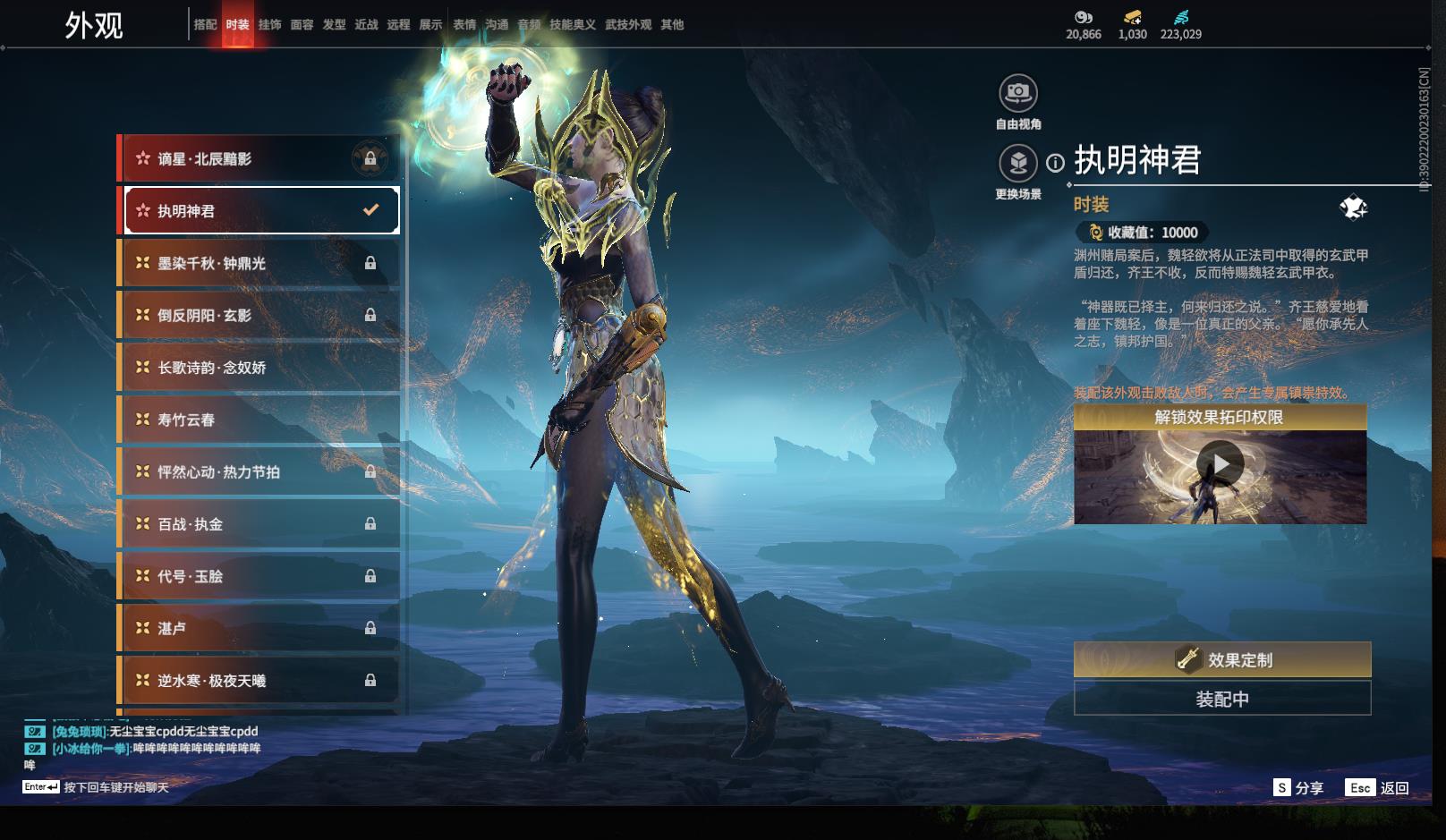Pick the 逆水寒·极夜天曦 outfit

point(259,681)
